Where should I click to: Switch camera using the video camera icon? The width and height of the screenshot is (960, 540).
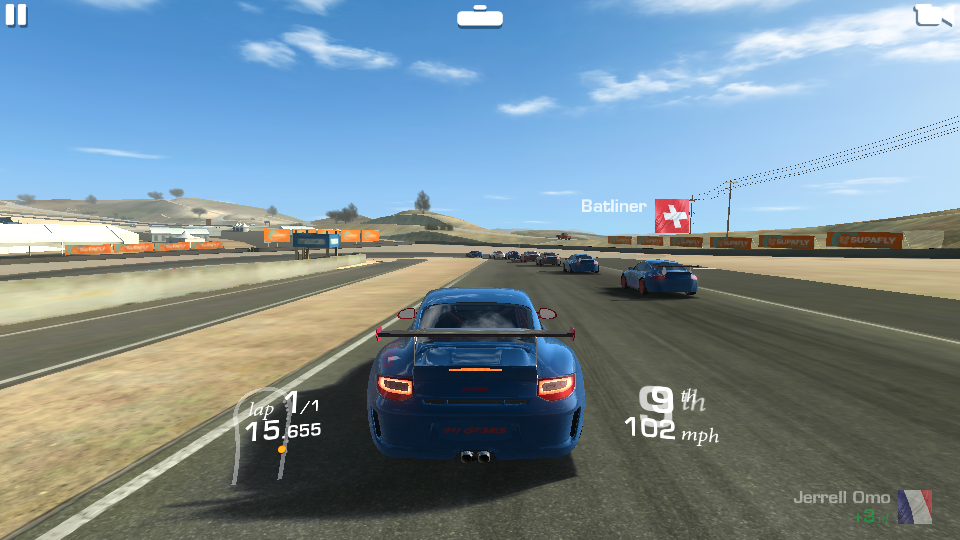click(x=934, y=16)
